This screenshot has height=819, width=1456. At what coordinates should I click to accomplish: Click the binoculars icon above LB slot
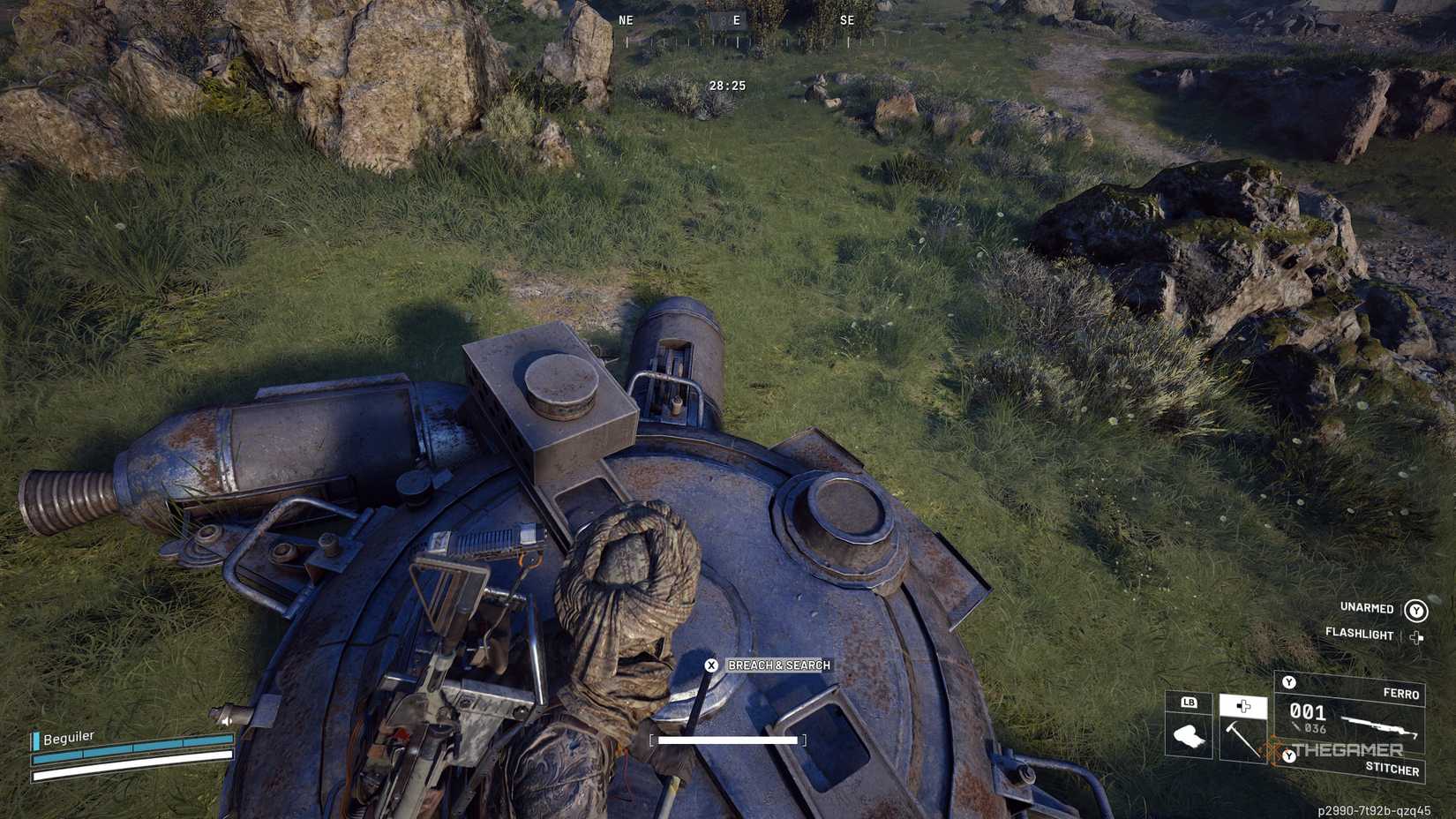[x=1188, y=736]
